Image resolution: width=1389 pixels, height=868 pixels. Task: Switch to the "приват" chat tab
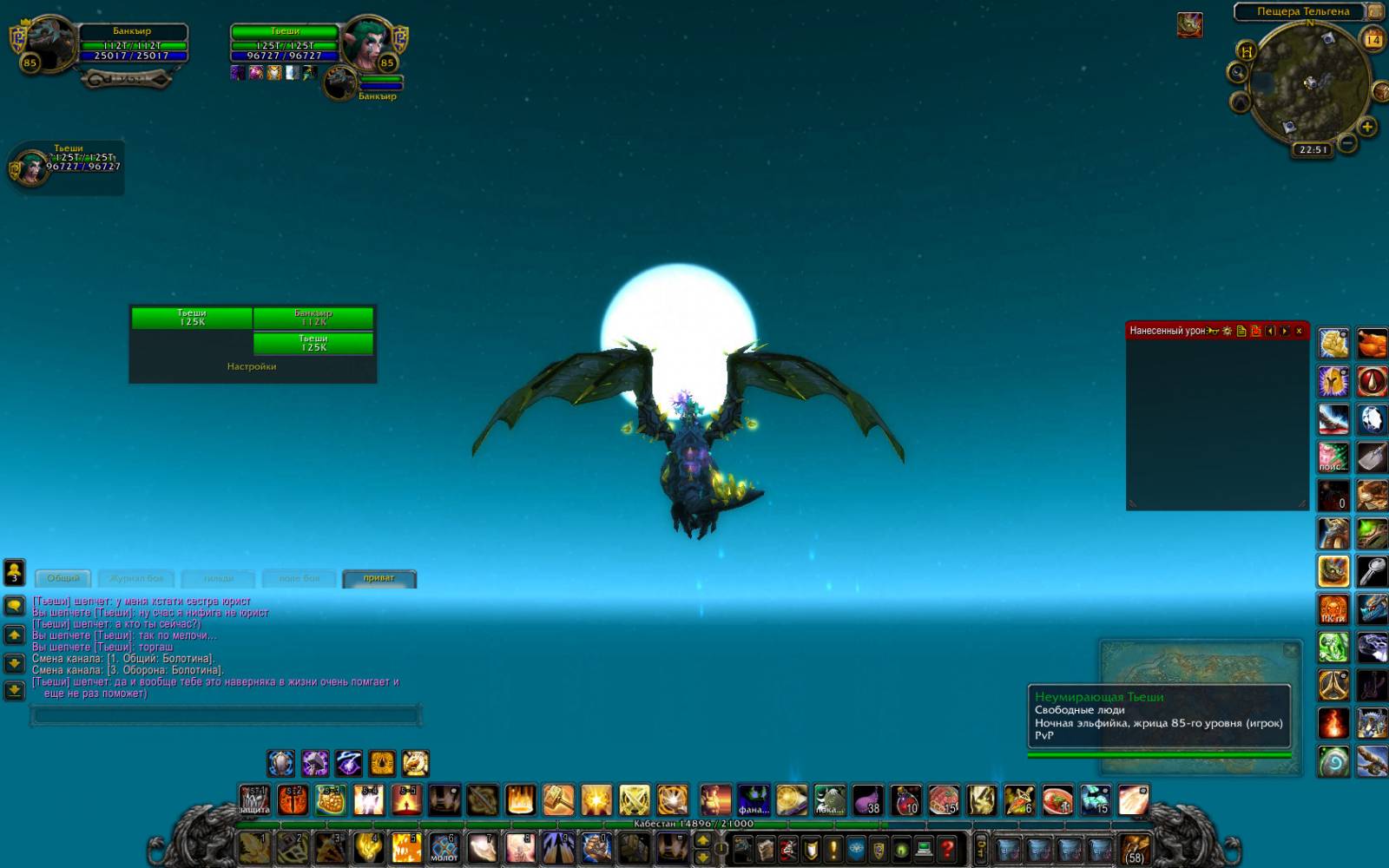point(379,578)
